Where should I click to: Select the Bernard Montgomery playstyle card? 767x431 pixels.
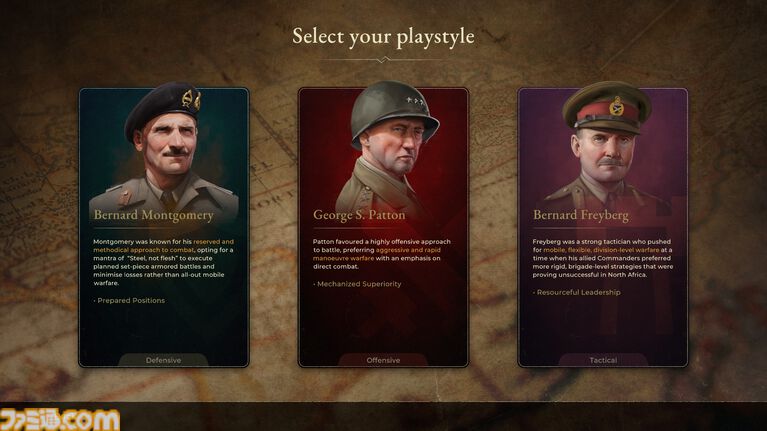pos(164,227)
